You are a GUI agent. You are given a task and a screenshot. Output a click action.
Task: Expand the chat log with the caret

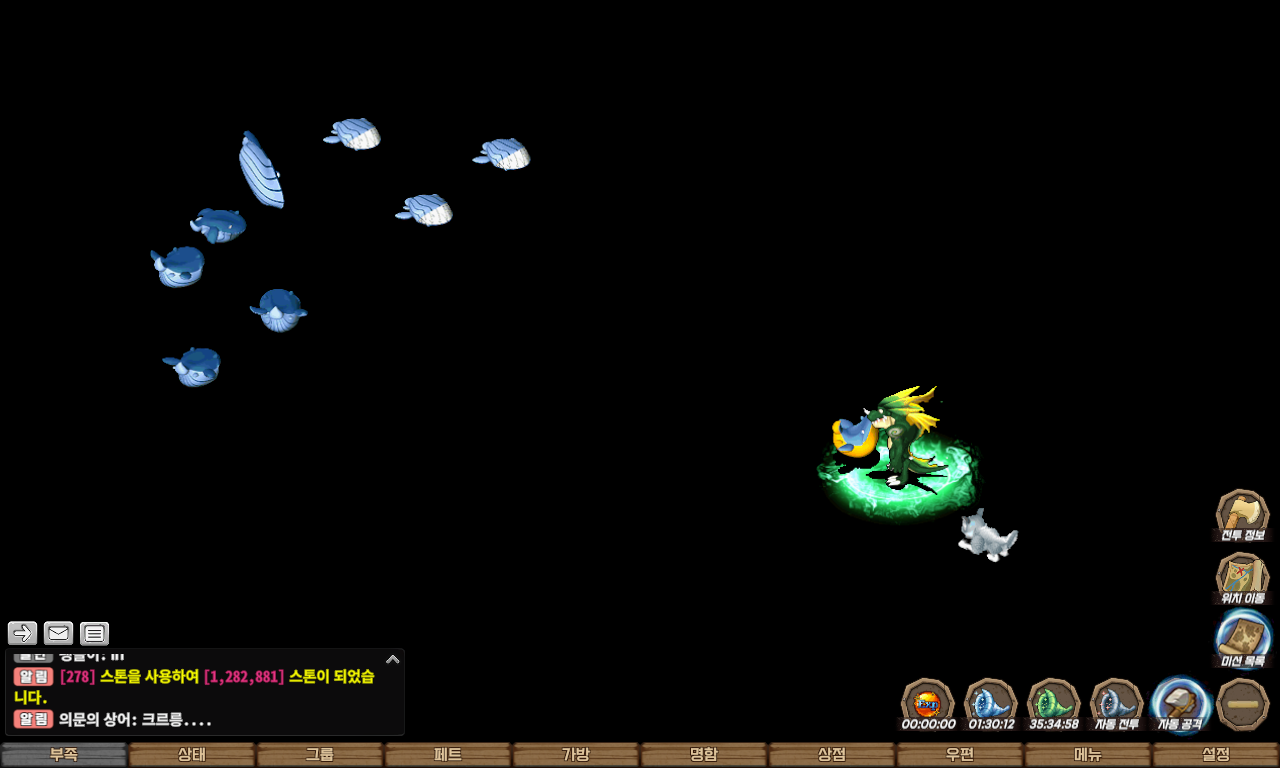click(x=392, y=659)
